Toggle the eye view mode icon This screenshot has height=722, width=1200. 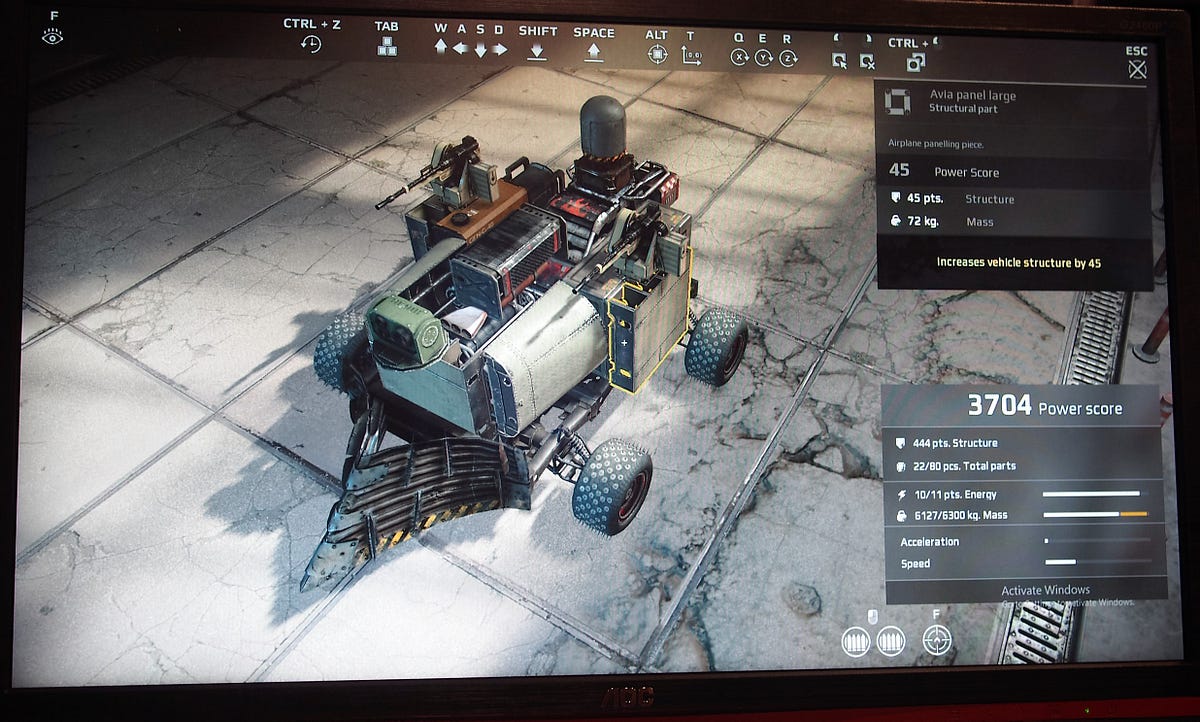[x=53, y=37]
